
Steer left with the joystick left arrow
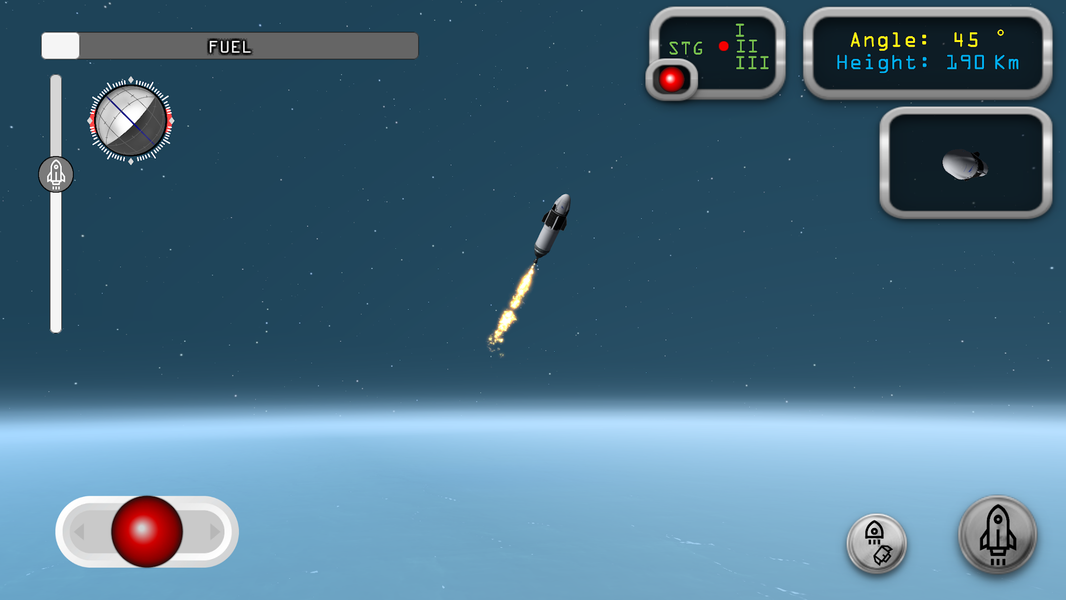[x=79, y=532]
